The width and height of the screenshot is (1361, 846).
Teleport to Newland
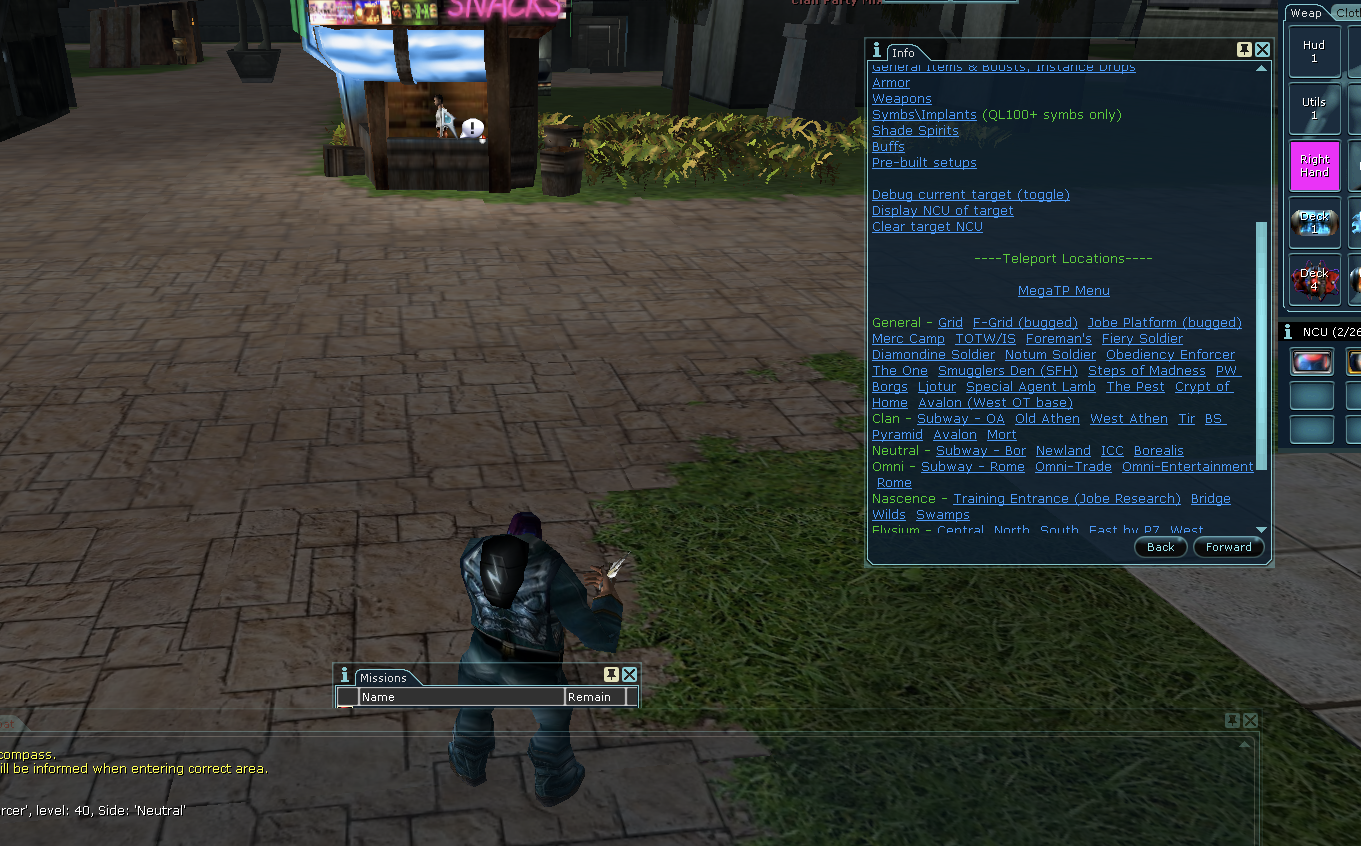[x=1063, y=451]
